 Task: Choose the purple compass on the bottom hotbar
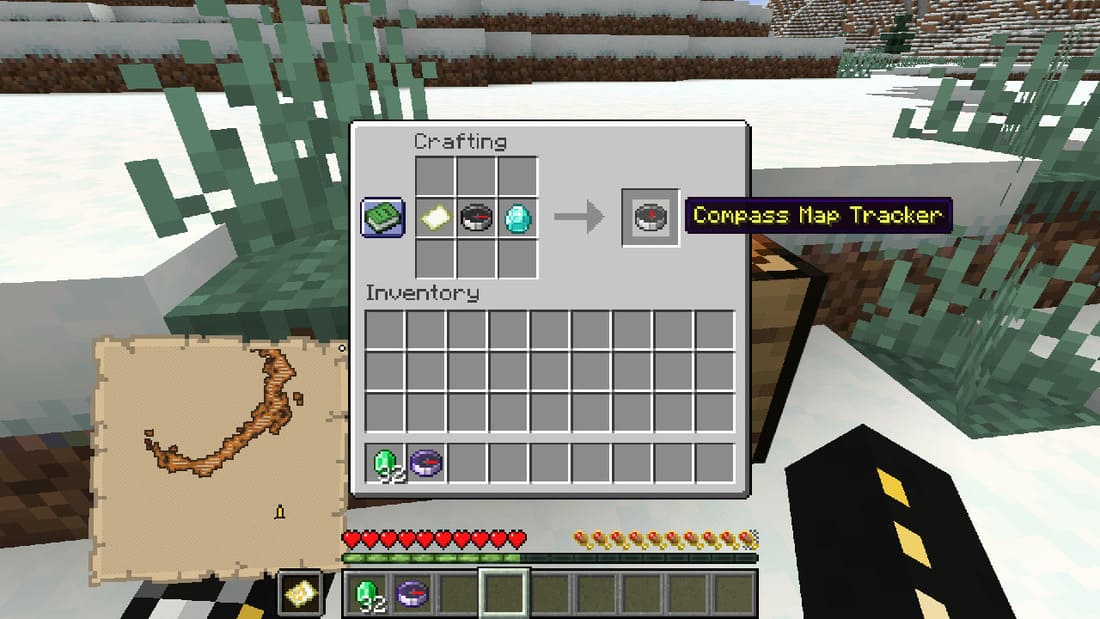point(410,594)
